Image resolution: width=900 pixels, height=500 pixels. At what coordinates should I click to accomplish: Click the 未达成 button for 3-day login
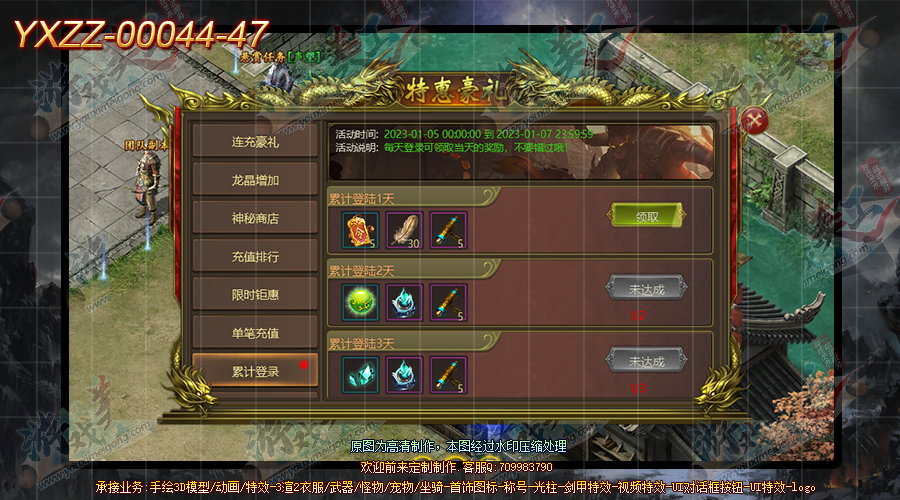[x=646, y=360]
